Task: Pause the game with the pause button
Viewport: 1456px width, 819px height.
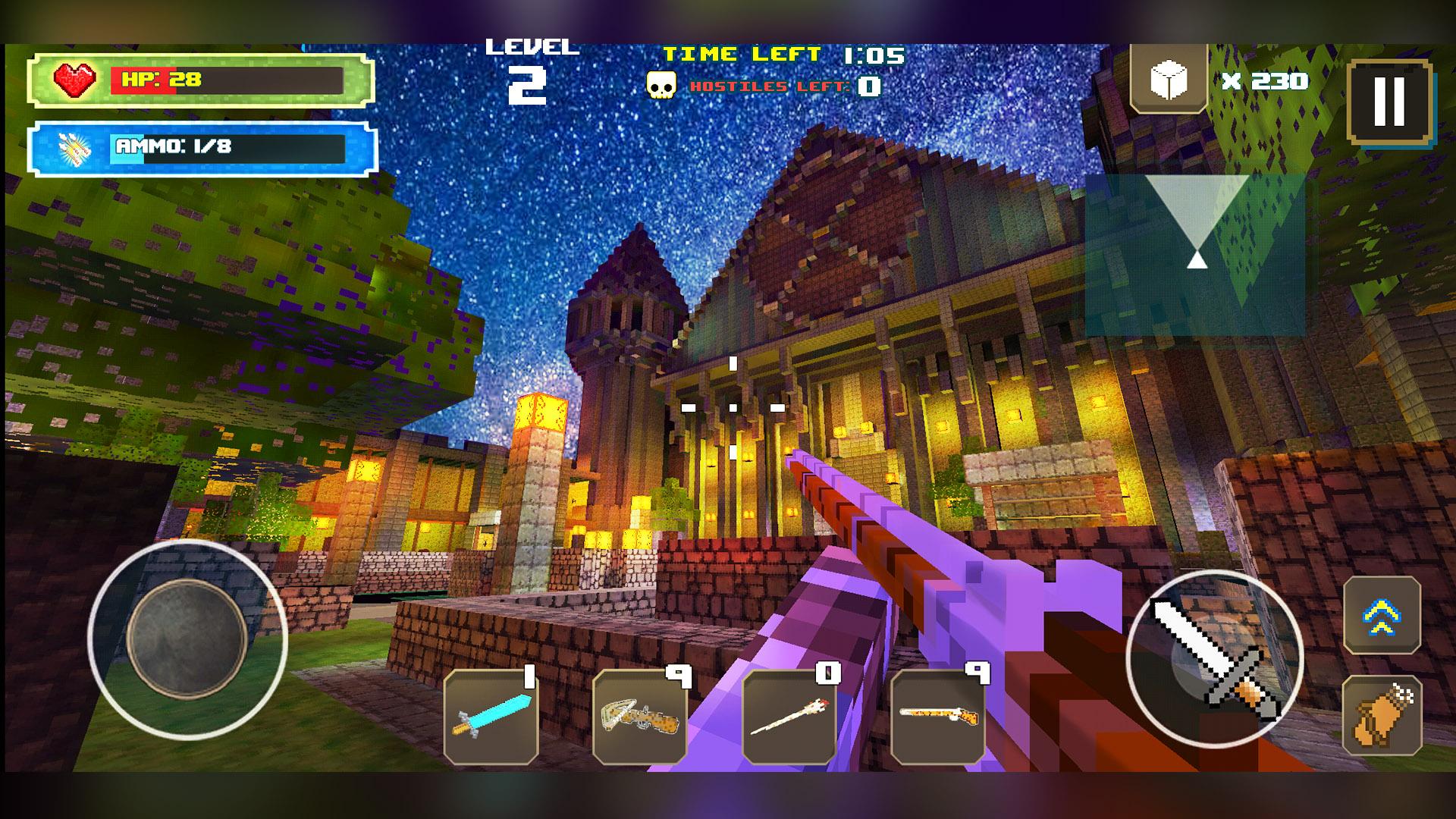Action: pyautogui.click(x=1389, y=99)
